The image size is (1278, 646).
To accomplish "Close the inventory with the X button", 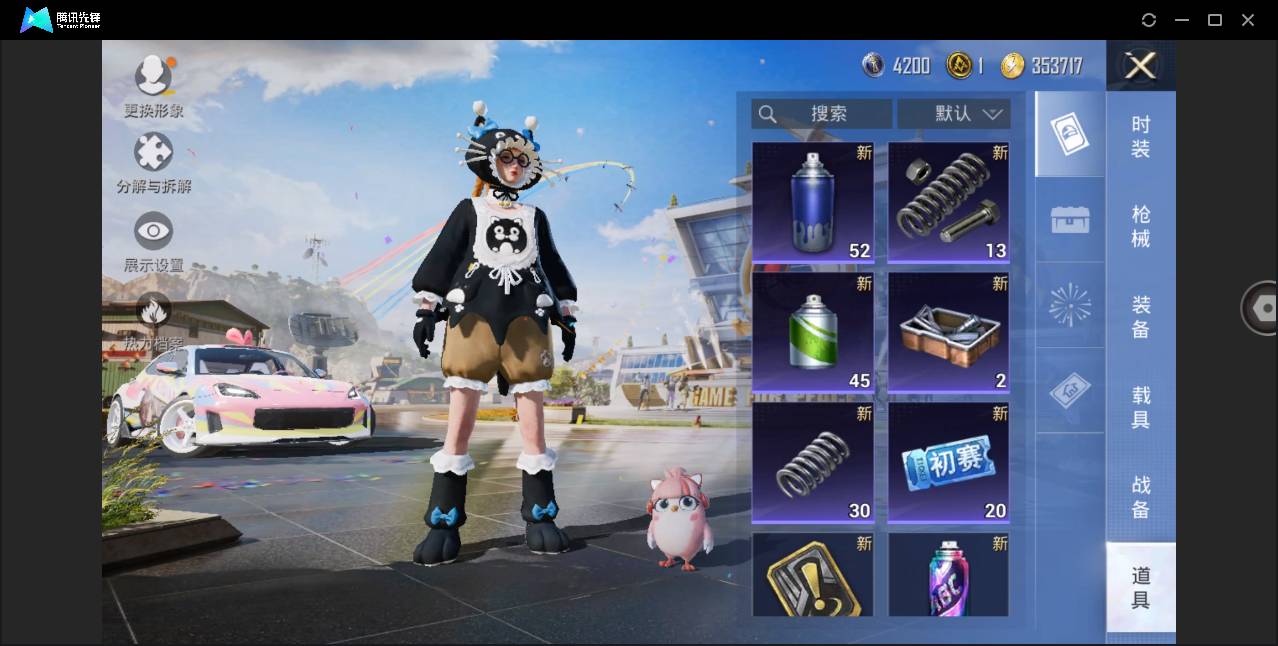I will 1140,66.
